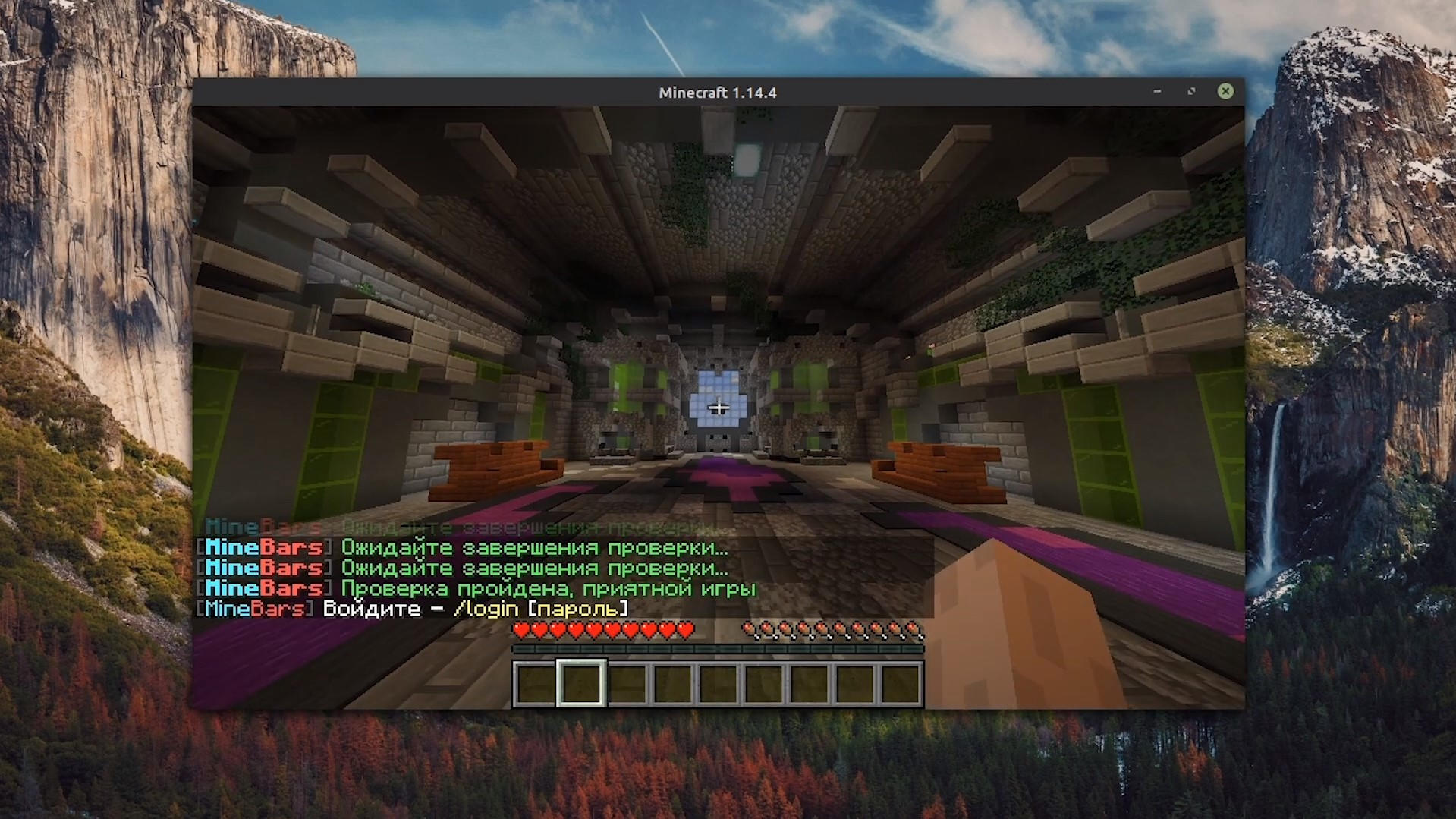This screenshot has width=1456, height=819.
Task: Close the Minecraft 1.14.4 window
Action: pos(1225,92)
